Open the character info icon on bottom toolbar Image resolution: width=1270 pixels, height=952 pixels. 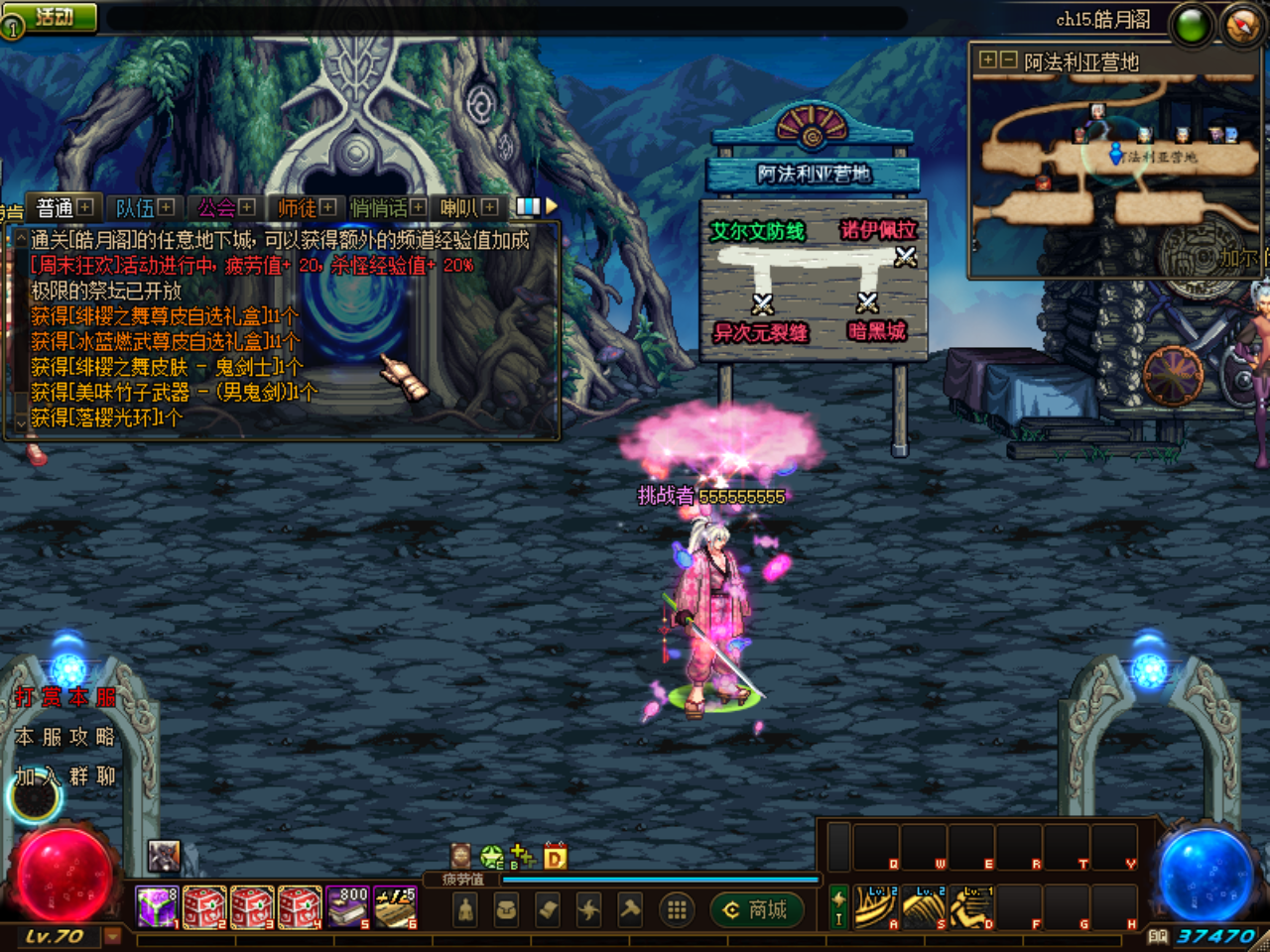coord(466,910)
